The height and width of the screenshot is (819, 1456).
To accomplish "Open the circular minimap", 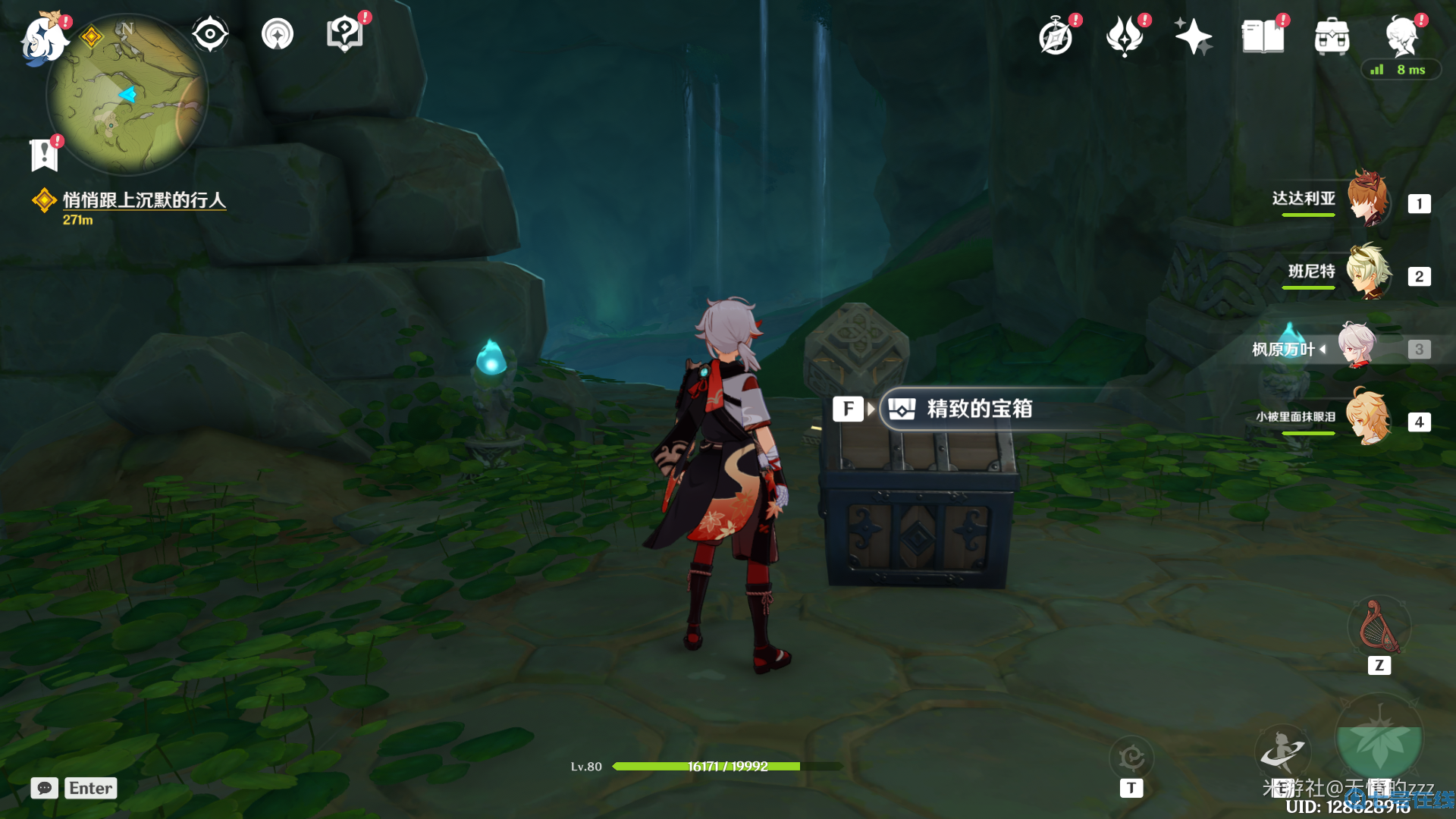I will pos(127,95).
